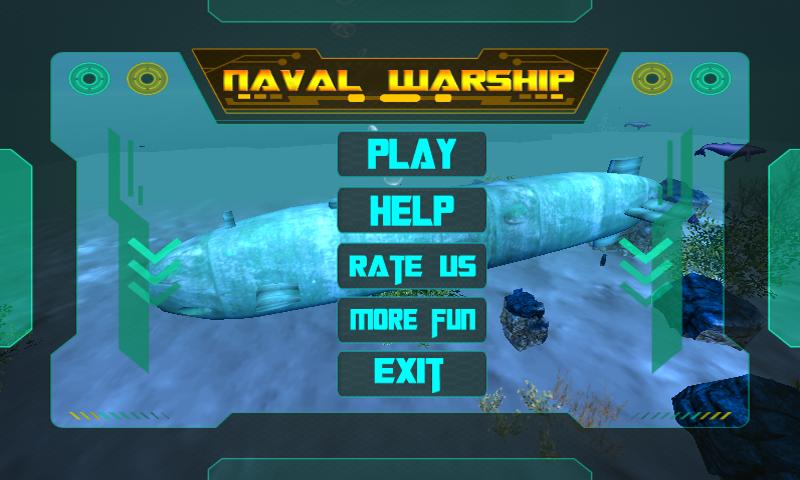Select the More Fun button

coord(412,321)
